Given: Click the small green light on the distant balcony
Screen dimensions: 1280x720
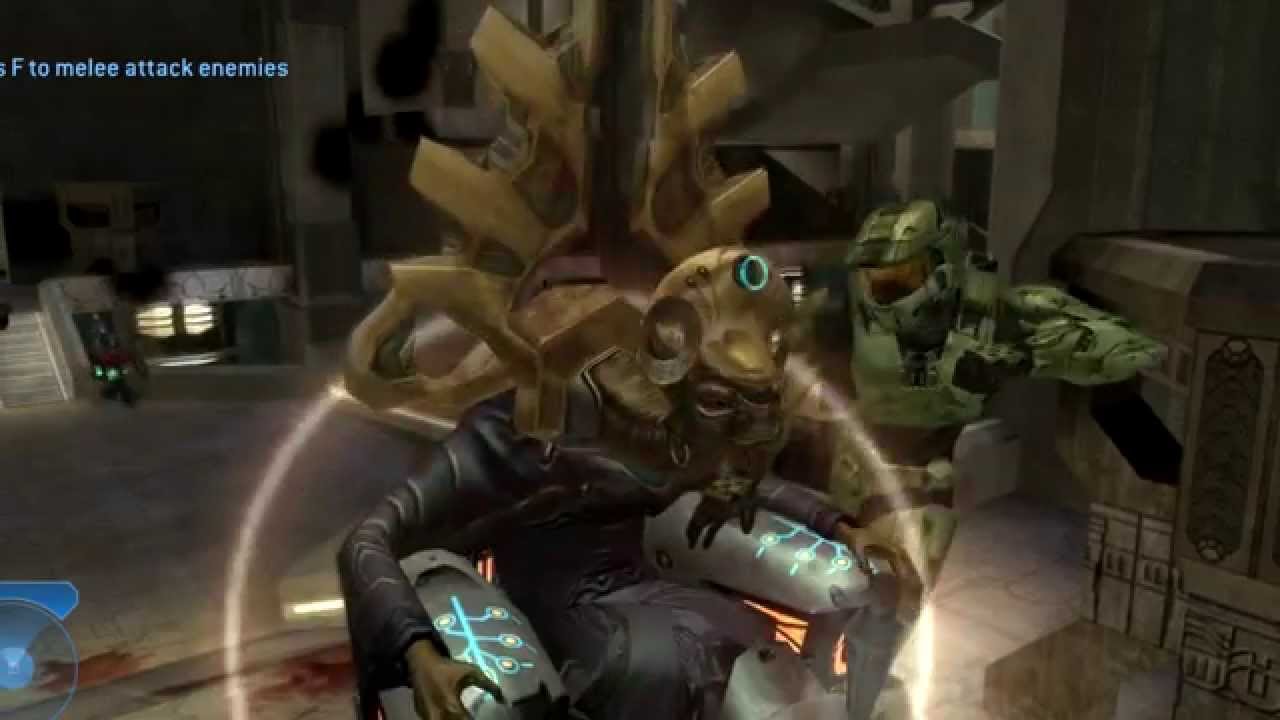Looking at the screenshot, I should coord(110,372).
